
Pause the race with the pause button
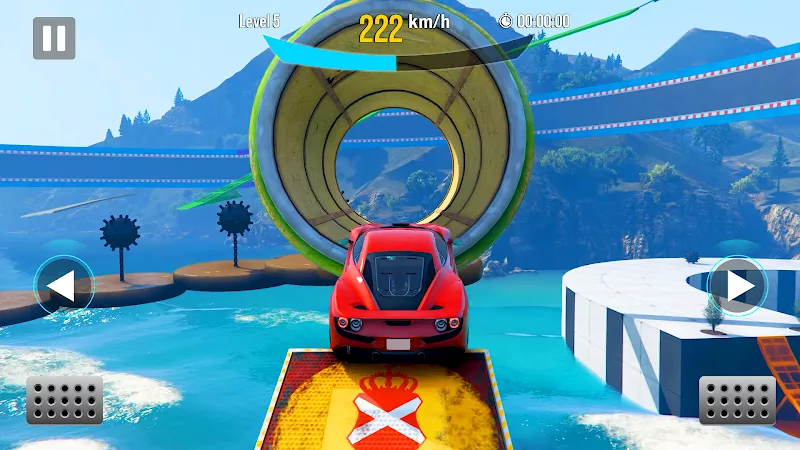(x=54, y=38)
